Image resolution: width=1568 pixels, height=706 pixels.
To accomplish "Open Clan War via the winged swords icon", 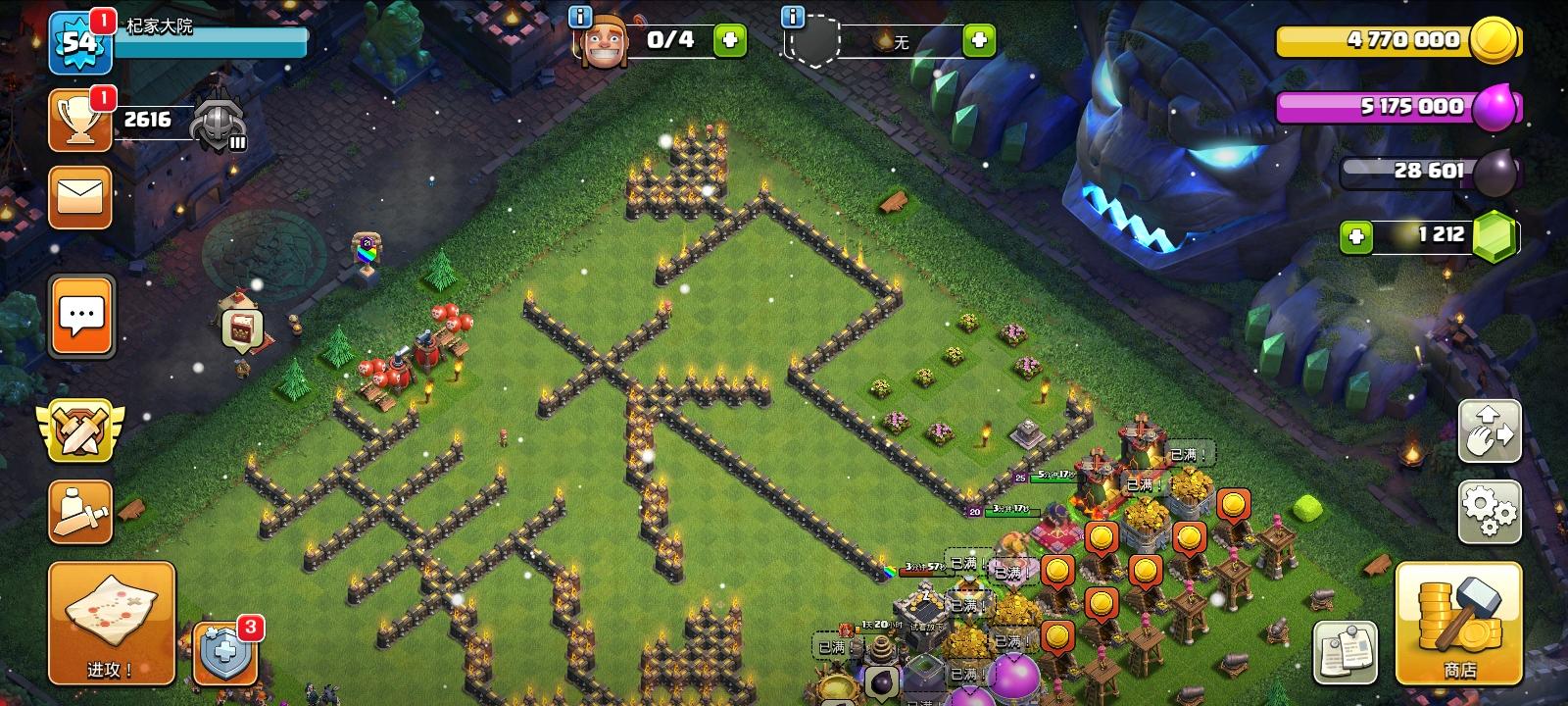I will [x=80, y=428].
